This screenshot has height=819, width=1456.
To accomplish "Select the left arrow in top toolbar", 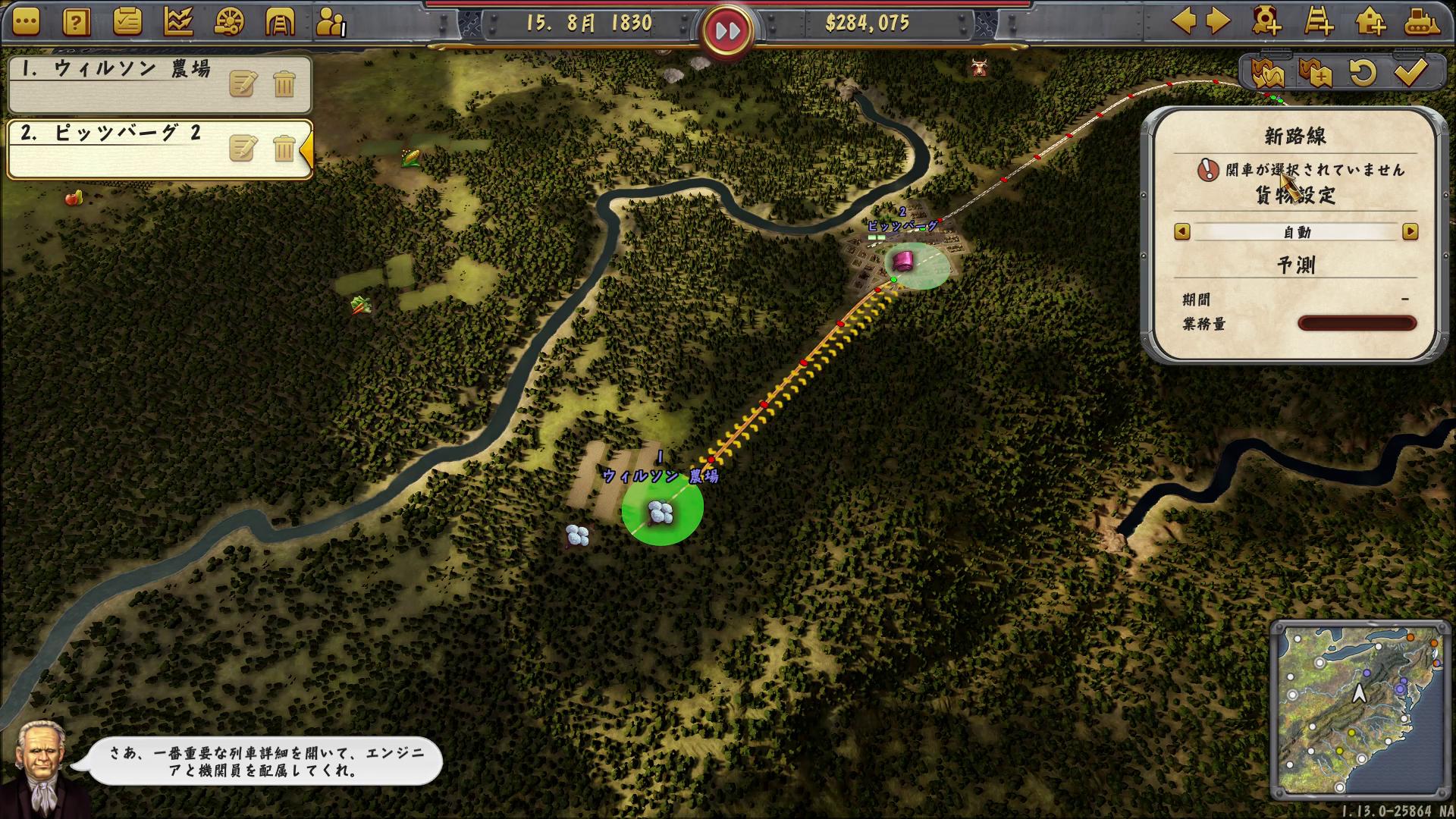I will point(1185,20).
